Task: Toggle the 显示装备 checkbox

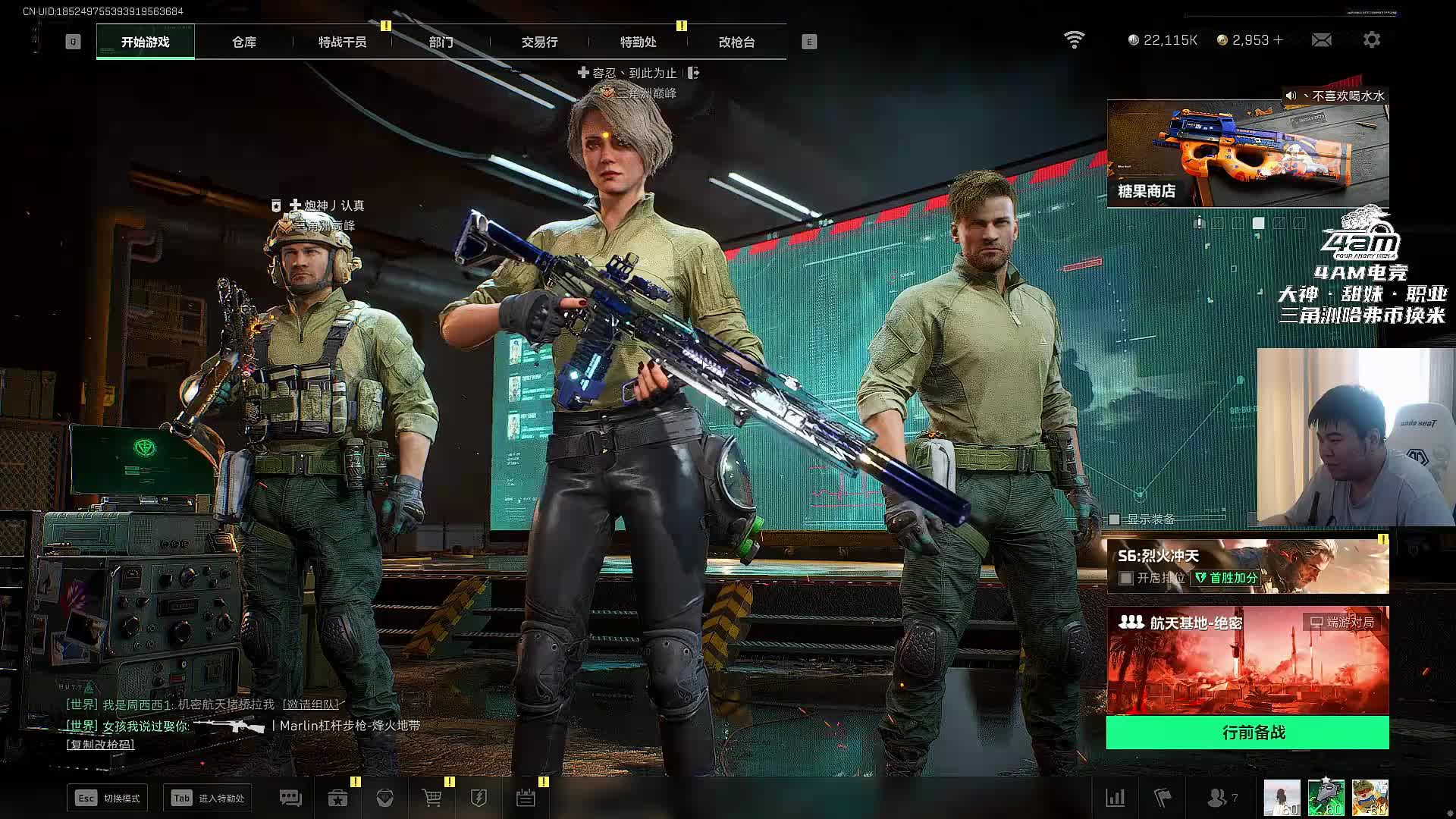Action: [1115, 519]
